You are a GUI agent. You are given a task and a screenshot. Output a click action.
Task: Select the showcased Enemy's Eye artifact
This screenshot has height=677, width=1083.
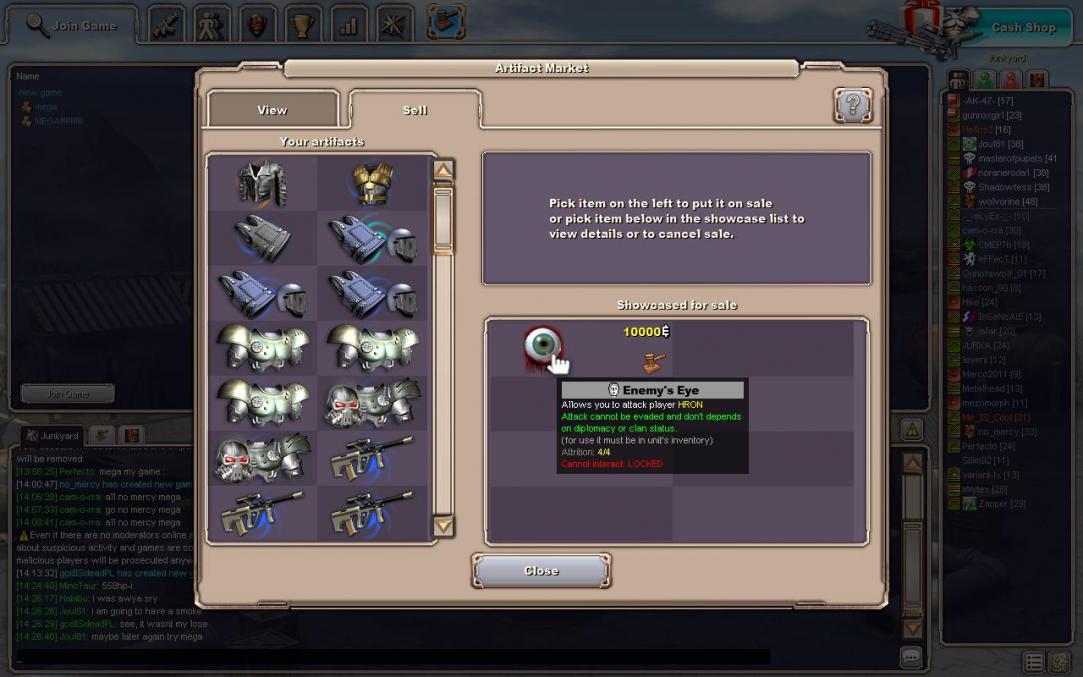point(542,345)
